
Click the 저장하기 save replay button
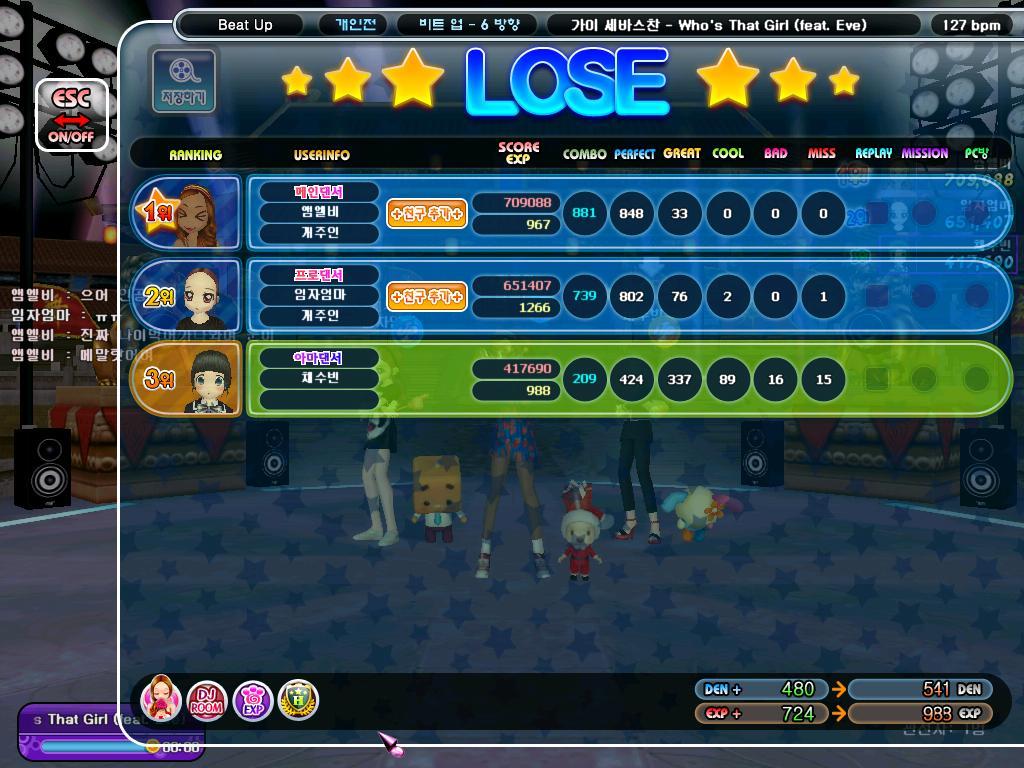pyautogui.click(x=182, y=79)
